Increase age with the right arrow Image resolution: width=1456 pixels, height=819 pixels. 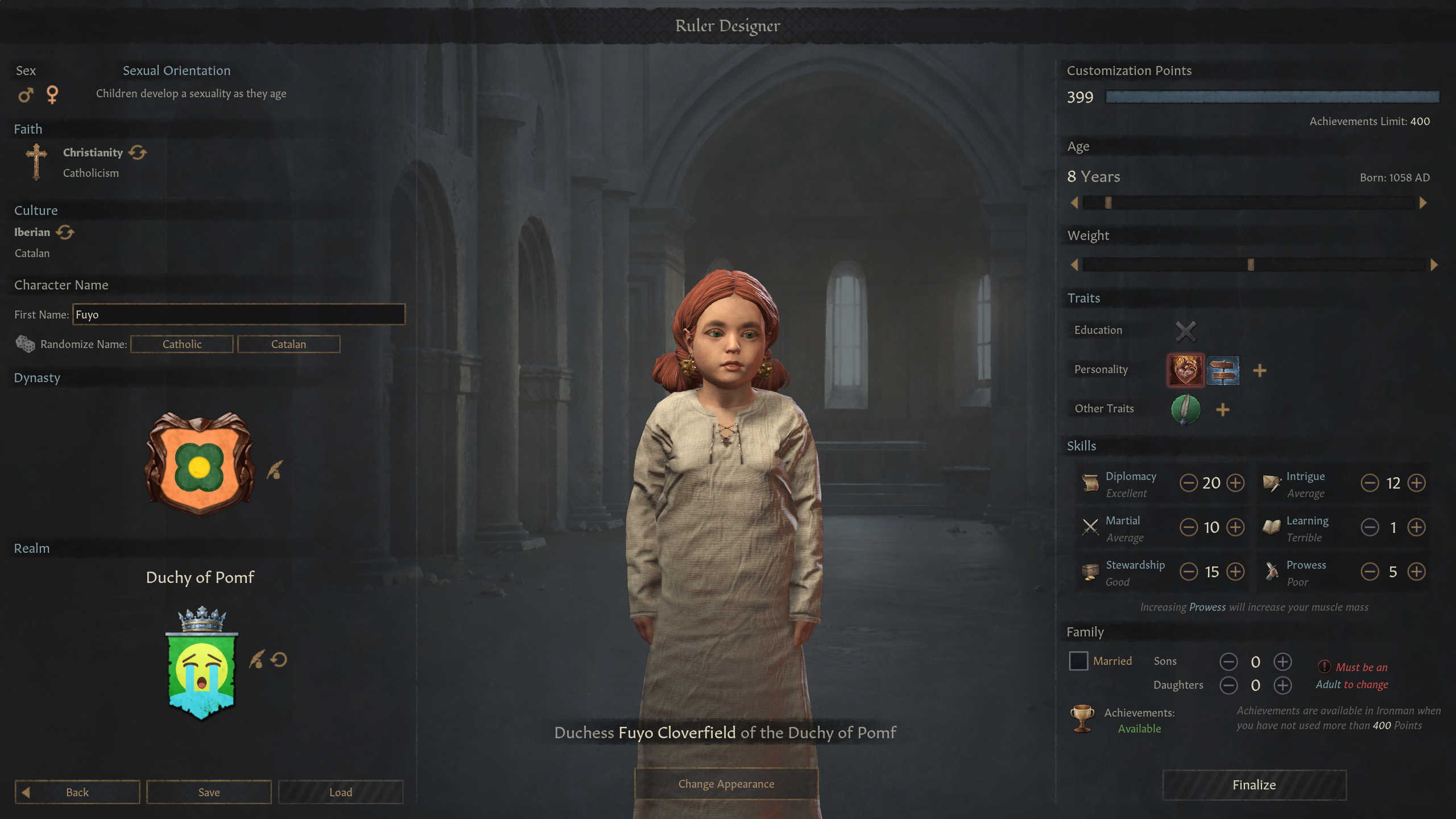pos(1423,203)
